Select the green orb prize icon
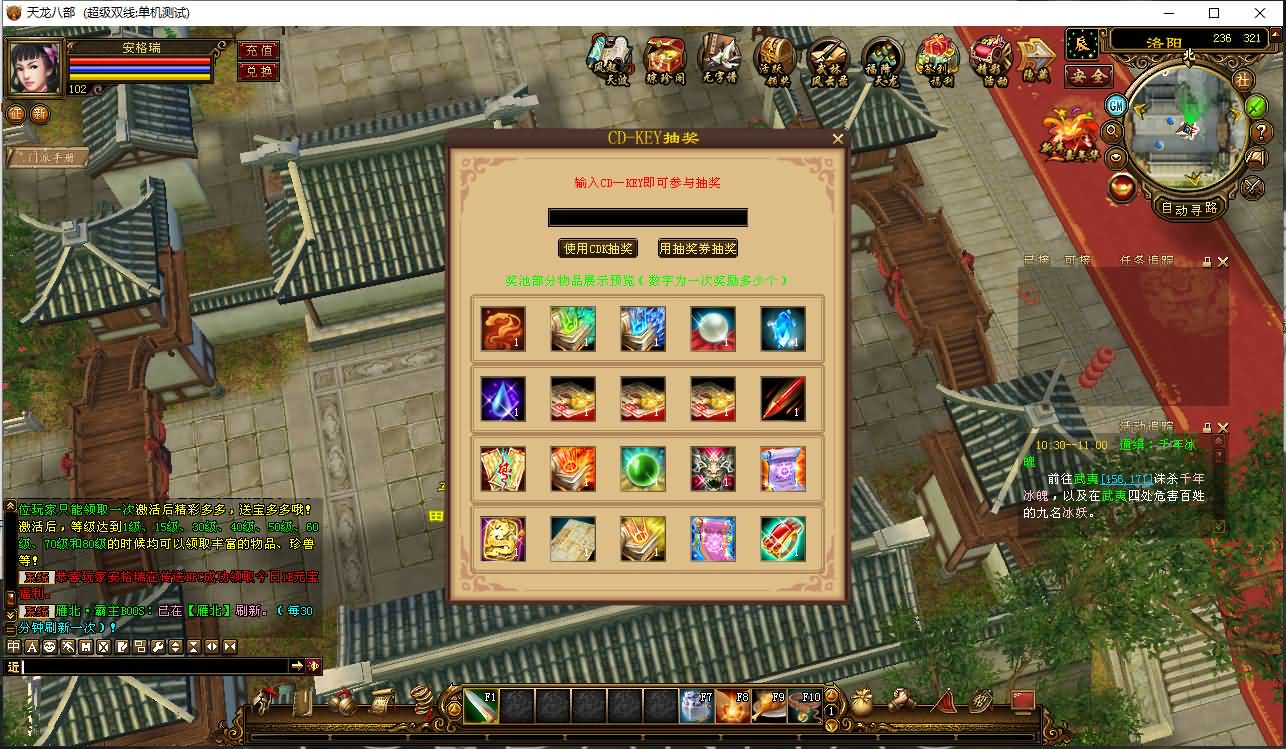The width and height of the screenshot is (1286, 749). point(642,468)
